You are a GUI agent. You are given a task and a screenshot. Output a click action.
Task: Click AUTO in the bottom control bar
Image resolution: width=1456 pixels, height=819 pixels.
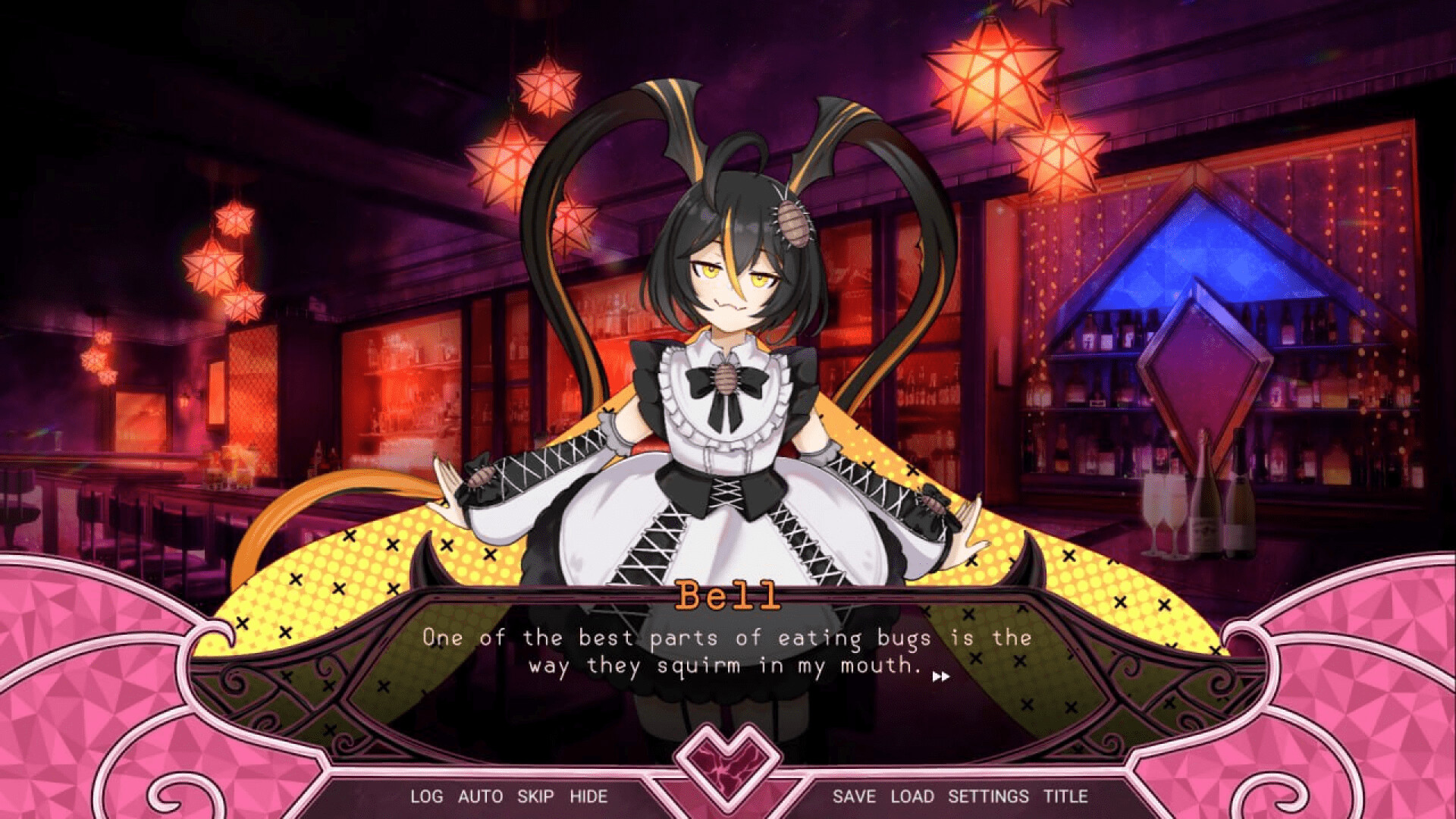tap(479, 797)
